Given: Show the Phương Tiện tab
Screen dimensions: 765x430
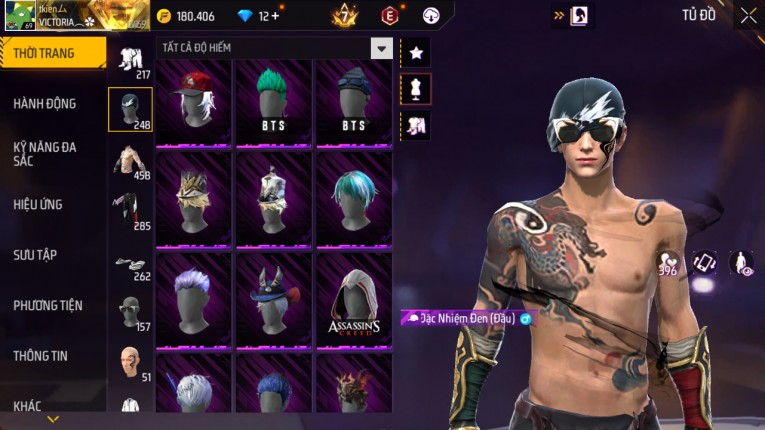Looking at the screenshot, I should pos(48,305).
